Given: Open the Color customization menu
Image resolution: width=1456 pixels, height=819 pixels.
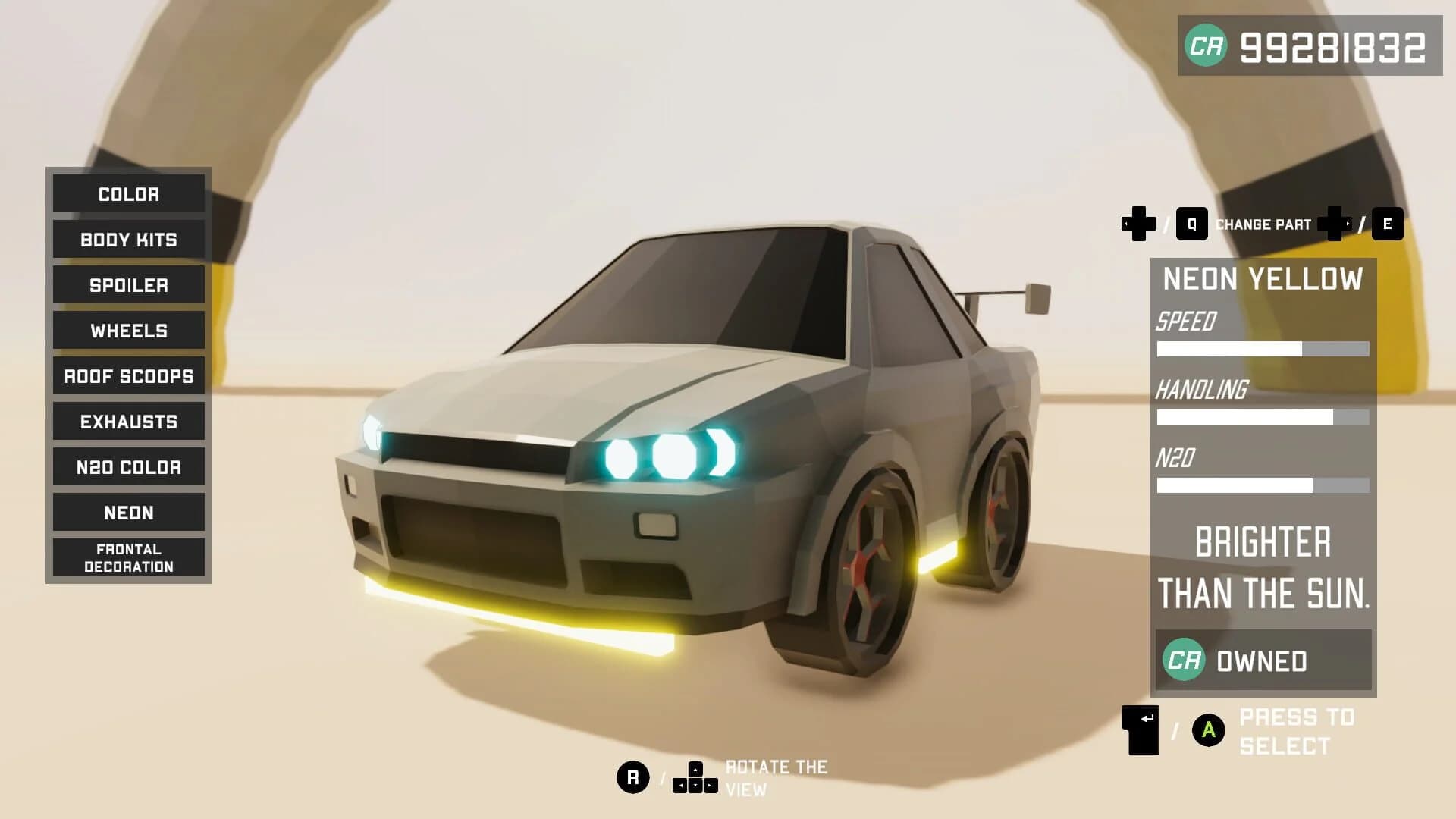Looking at the screenshot, I should point(127,194).
